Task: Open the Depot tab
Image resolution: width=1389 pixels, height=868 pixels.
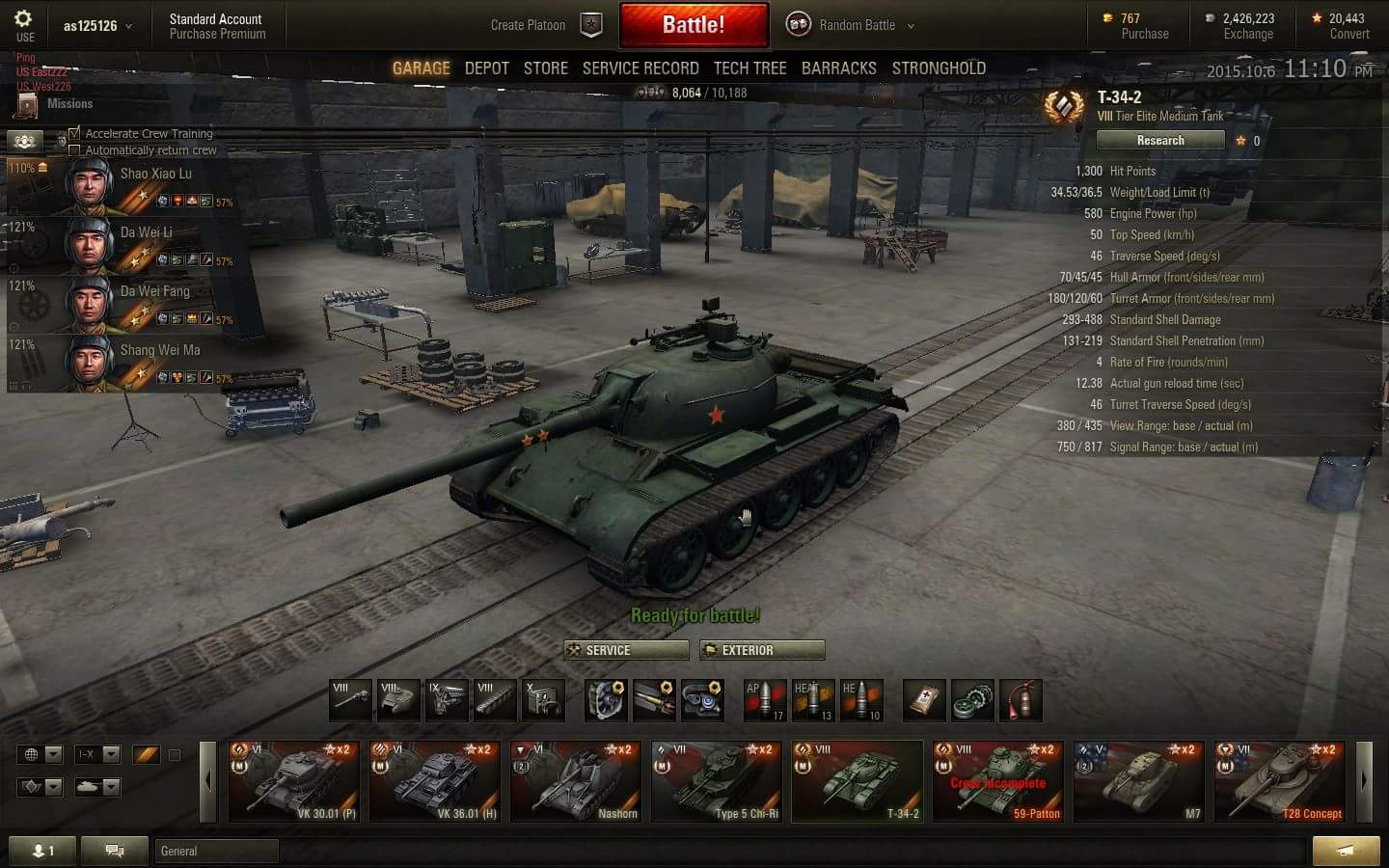Action: coord(486,68)
